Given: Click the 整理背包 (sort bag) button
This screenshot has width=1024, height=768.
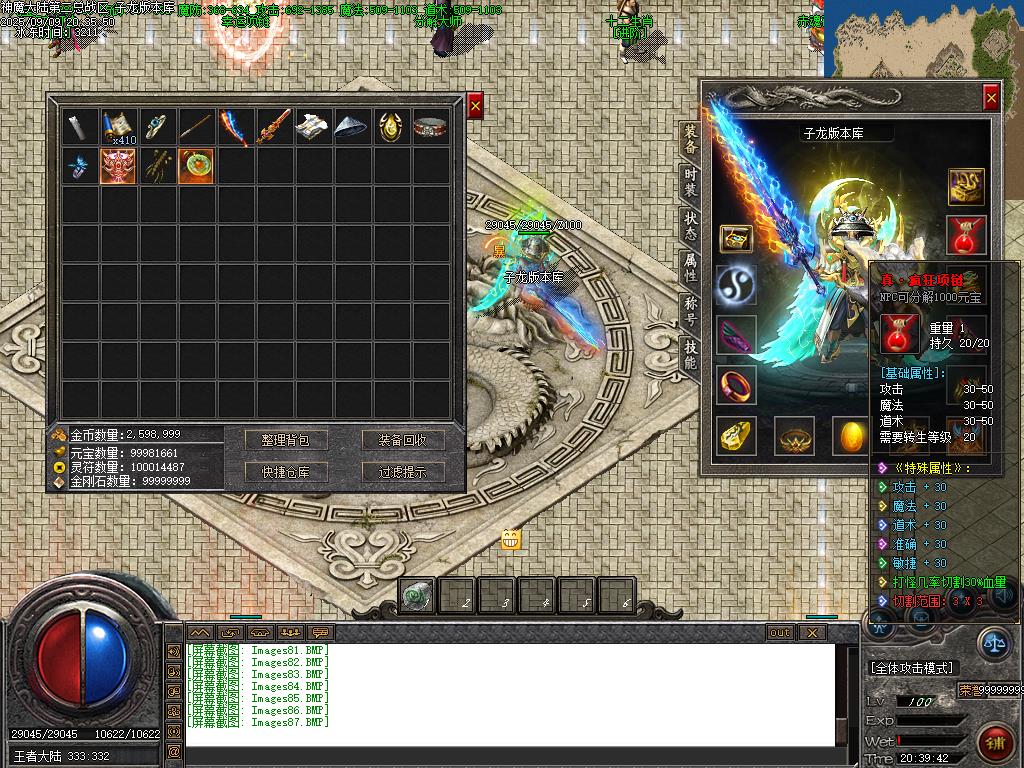Looking at the screenshot, I should [286, 440].
